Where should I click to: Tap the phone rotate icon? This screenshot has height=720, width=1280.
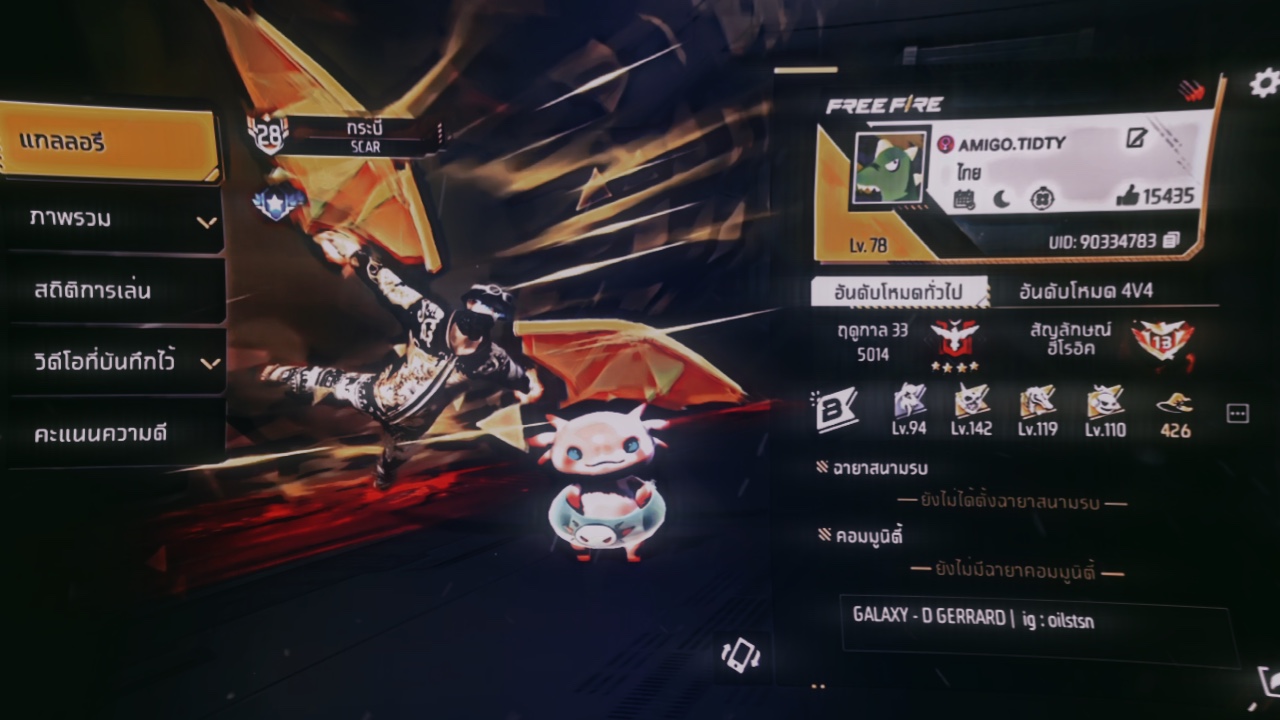[x=741, y=655]
